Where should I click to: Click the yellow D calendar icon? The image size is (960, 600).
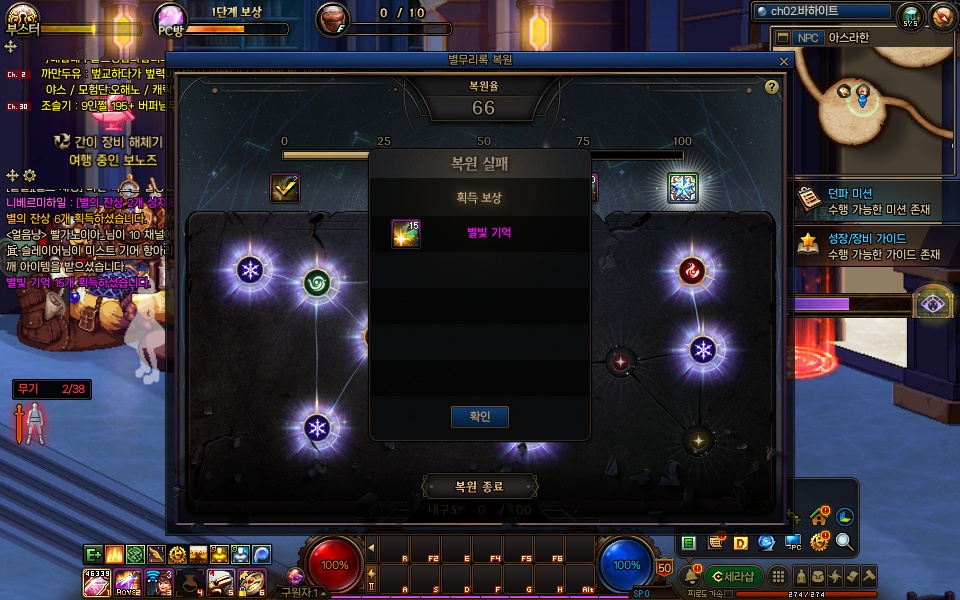(x=741, y=543)
